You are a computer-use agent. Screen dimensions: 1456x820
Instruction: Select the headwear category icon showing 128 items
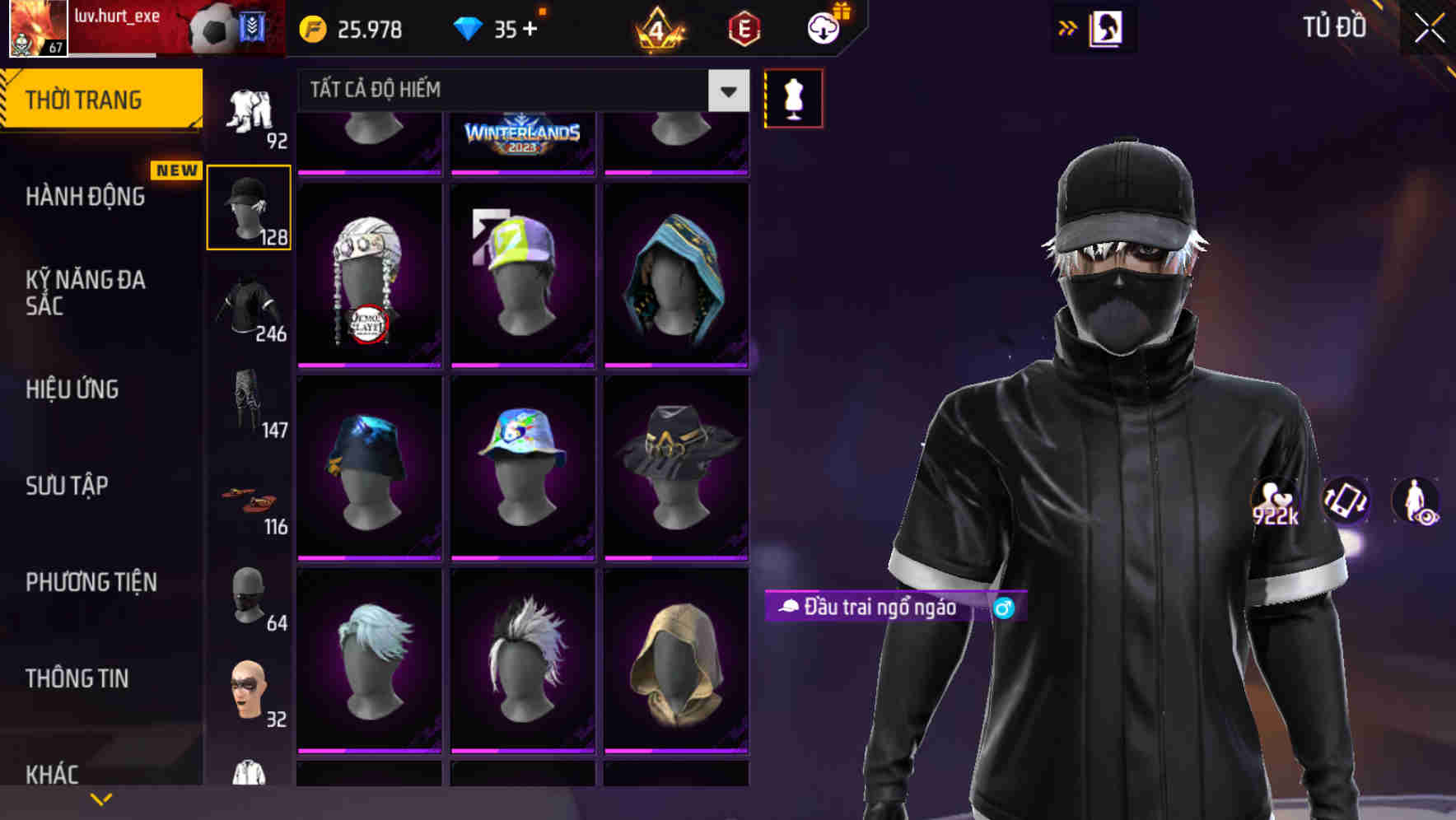249,206
